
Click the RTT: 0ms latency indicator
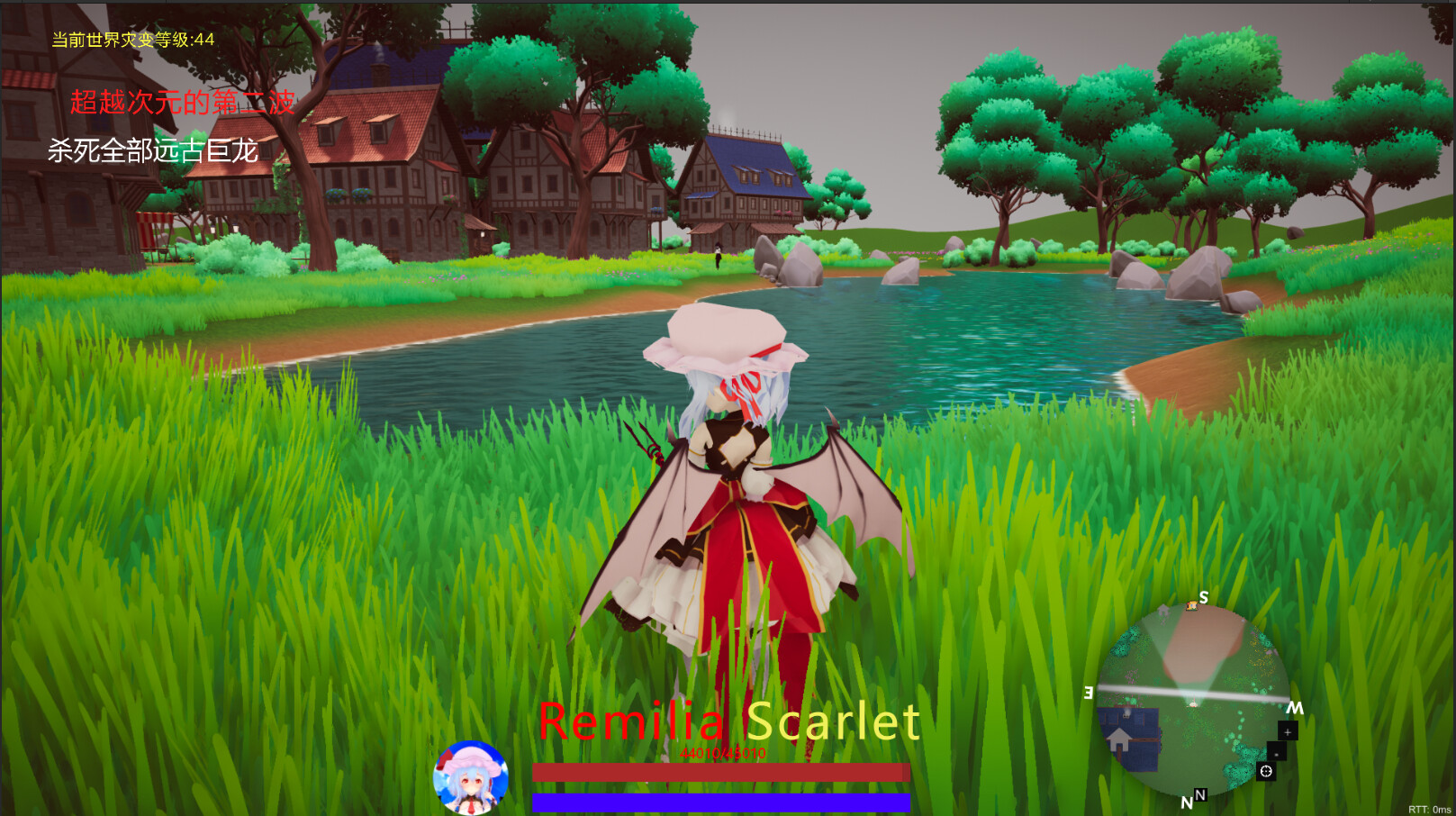(x=1430, y=808)
